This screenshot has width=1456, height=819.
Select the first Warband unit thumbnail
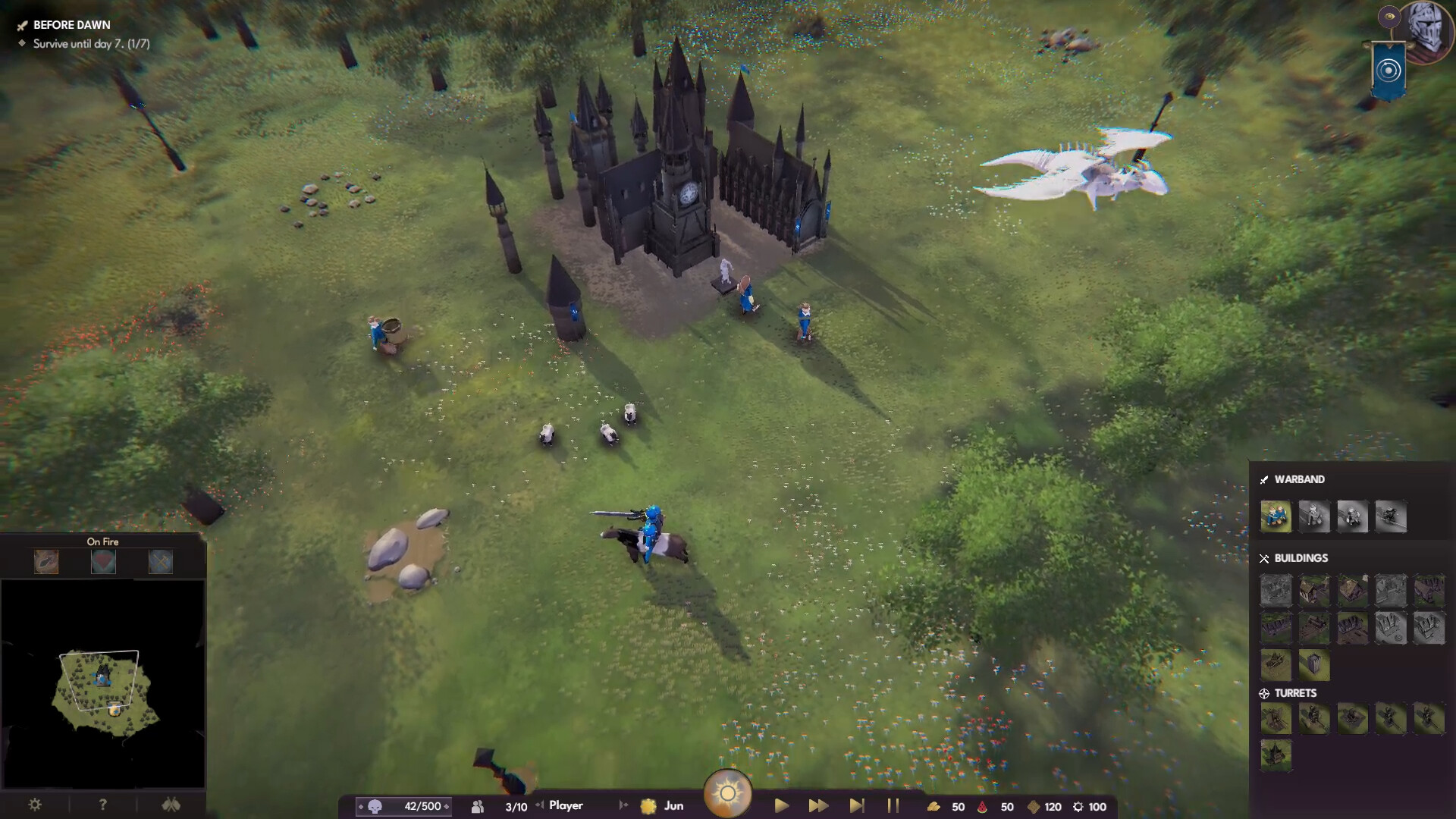coord(1276,517)
